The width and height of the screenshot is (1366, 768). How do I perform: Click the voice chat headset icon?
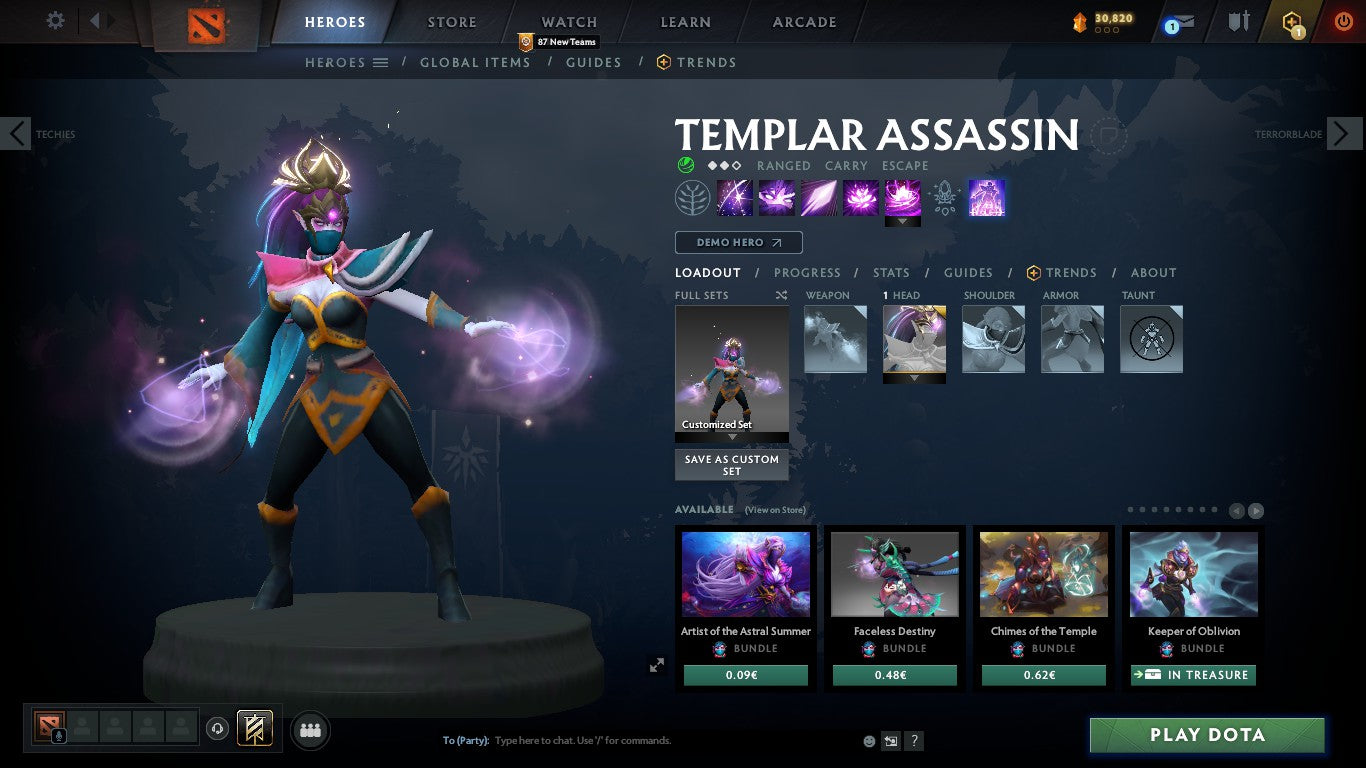217,728
